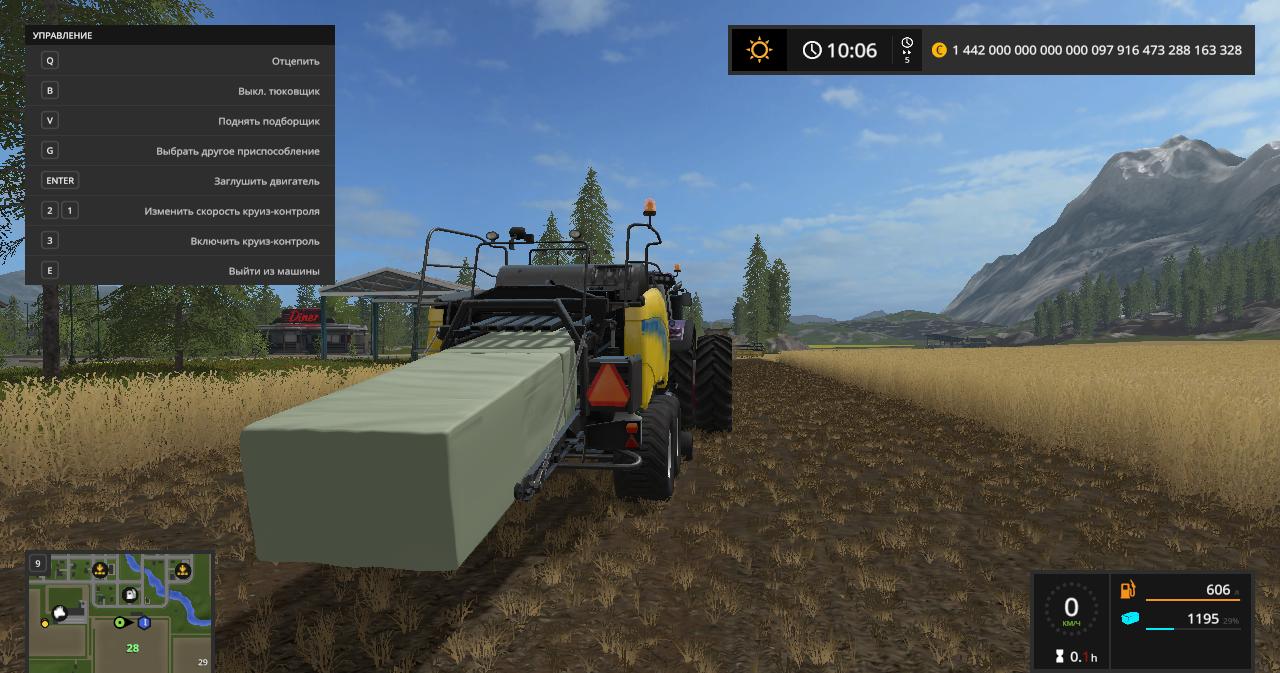Select field number 28 on the minimap
1280x673 pixels.
tap(132, 648)
